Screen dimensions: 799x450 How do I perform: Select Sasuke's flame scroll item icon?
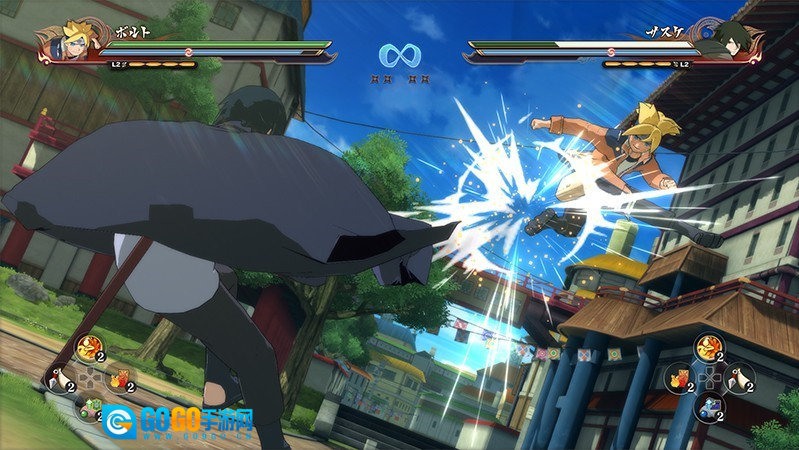point(709,348)
